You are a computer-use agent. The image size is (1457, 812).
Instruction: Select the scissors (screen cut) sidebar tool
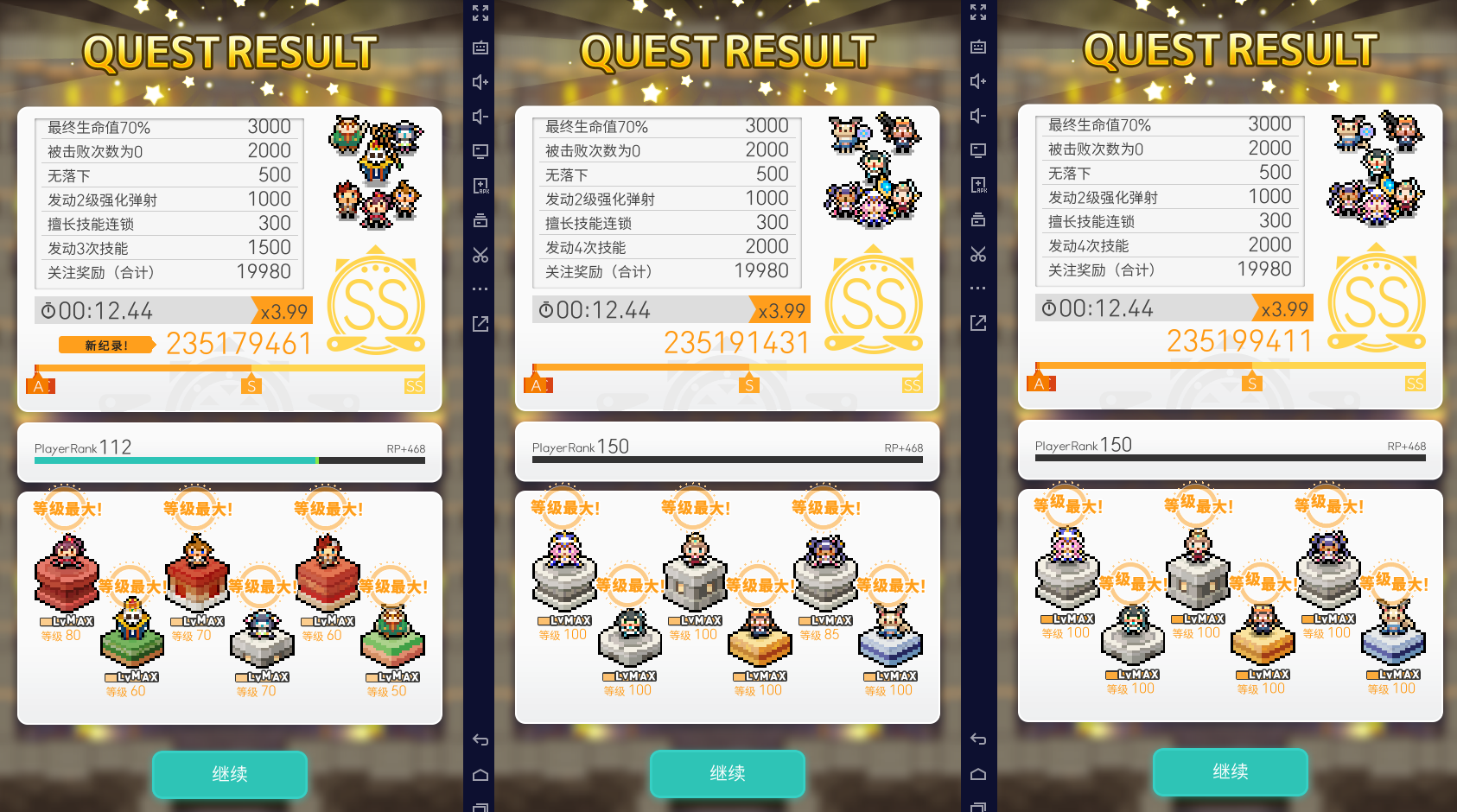(x=481, y=255)
